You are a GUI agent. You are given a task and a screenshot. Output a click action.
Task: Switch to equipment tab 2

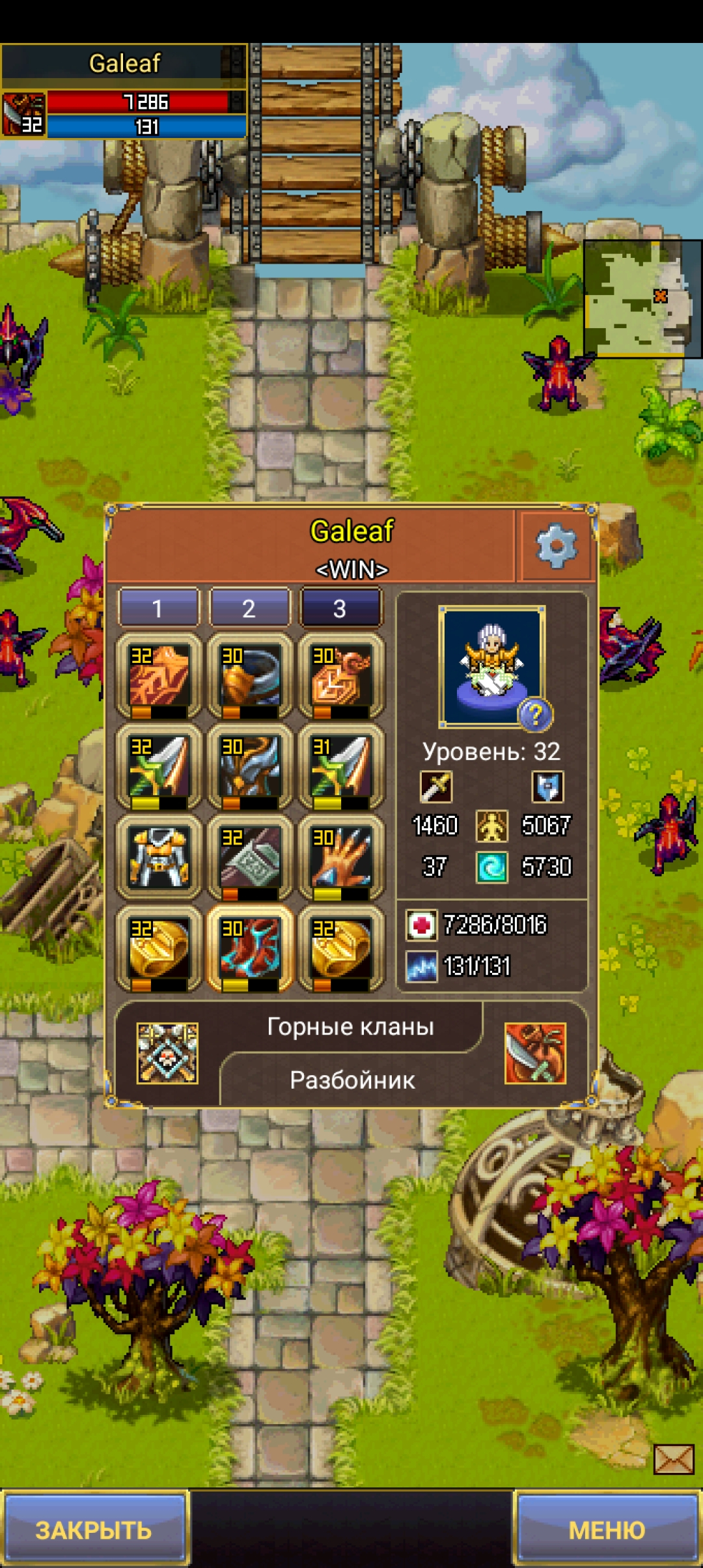coord(249,608)
